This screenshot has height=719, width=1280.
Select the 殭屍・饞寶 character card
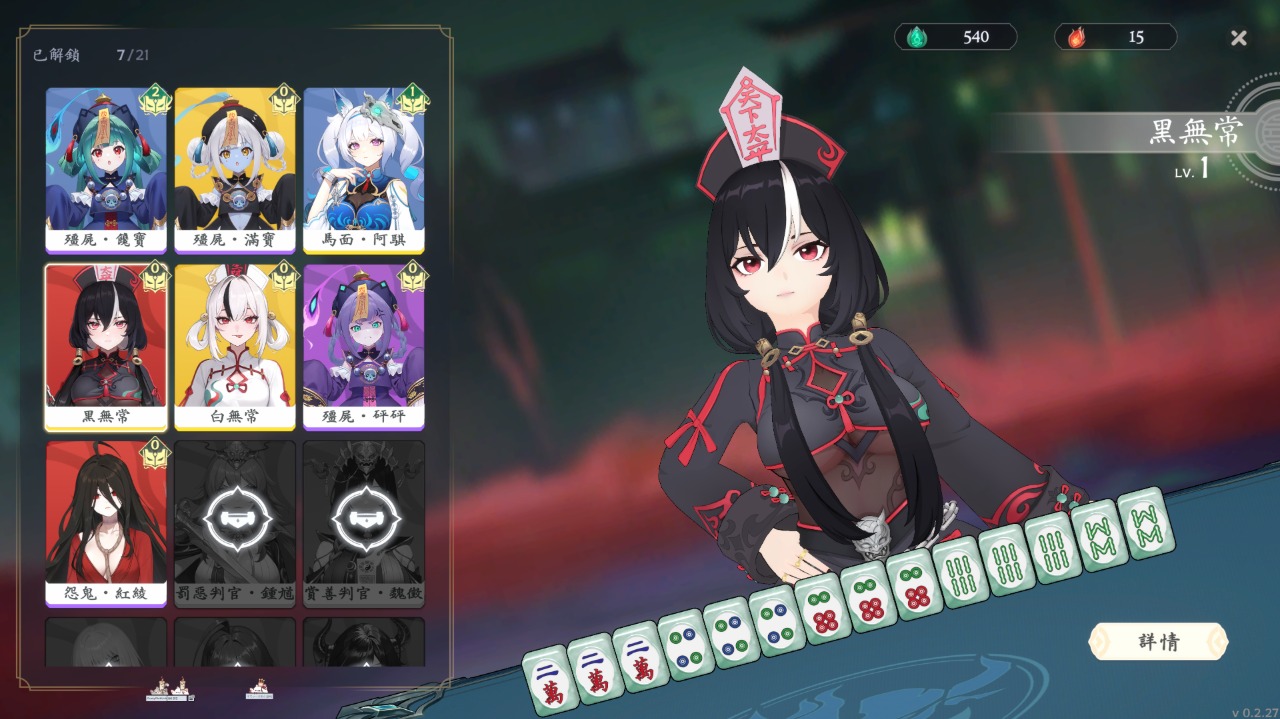pos(106,168)
